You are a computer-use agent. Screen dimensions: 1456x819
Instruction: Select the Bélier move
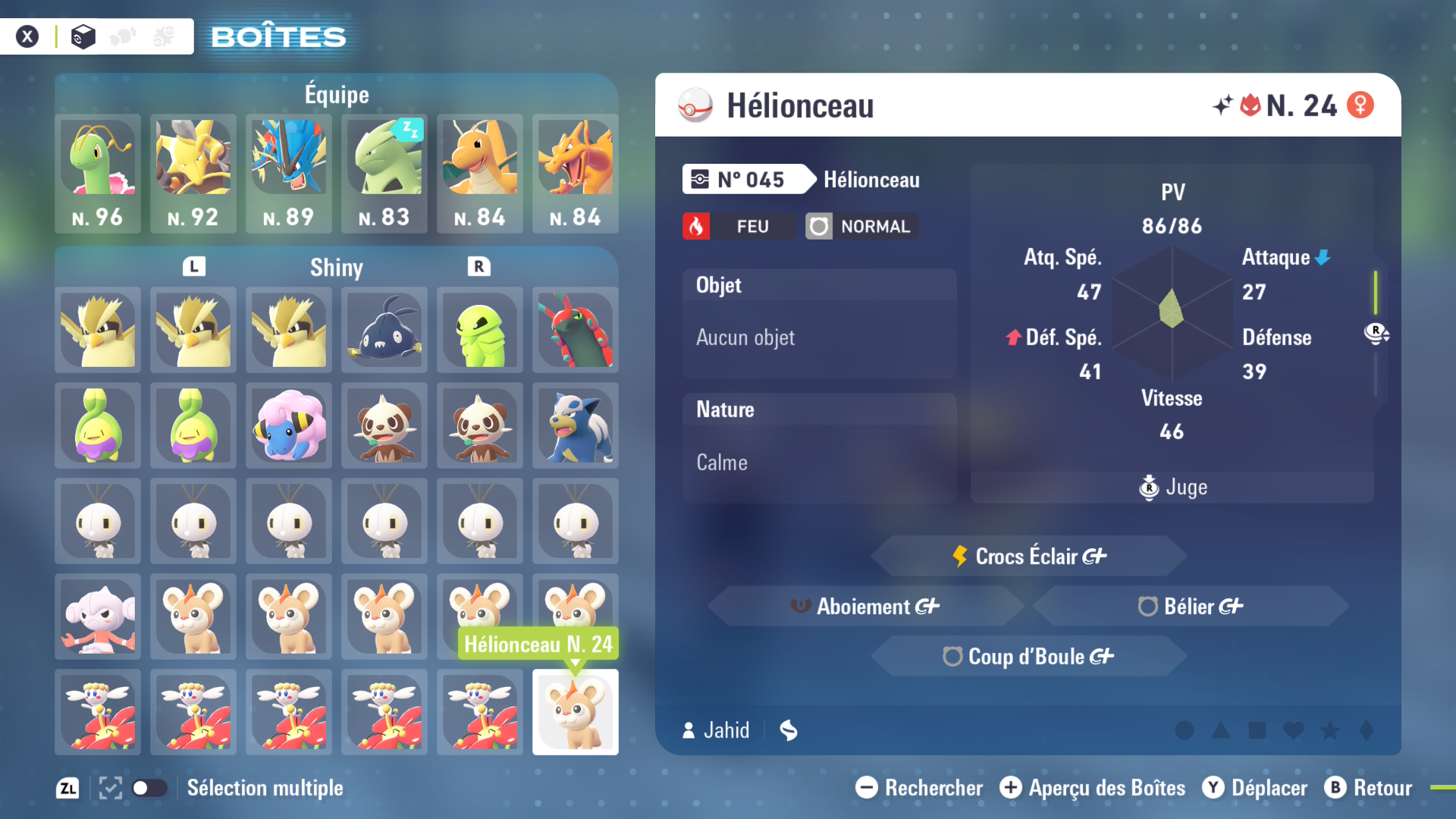[1191, 607]
